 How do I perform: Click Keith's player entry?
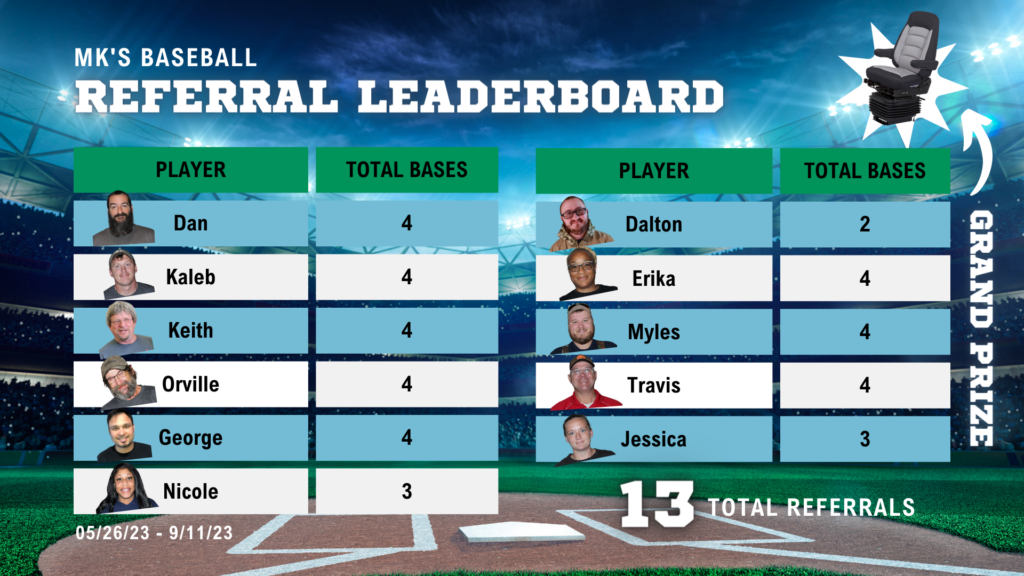point(190,330)
